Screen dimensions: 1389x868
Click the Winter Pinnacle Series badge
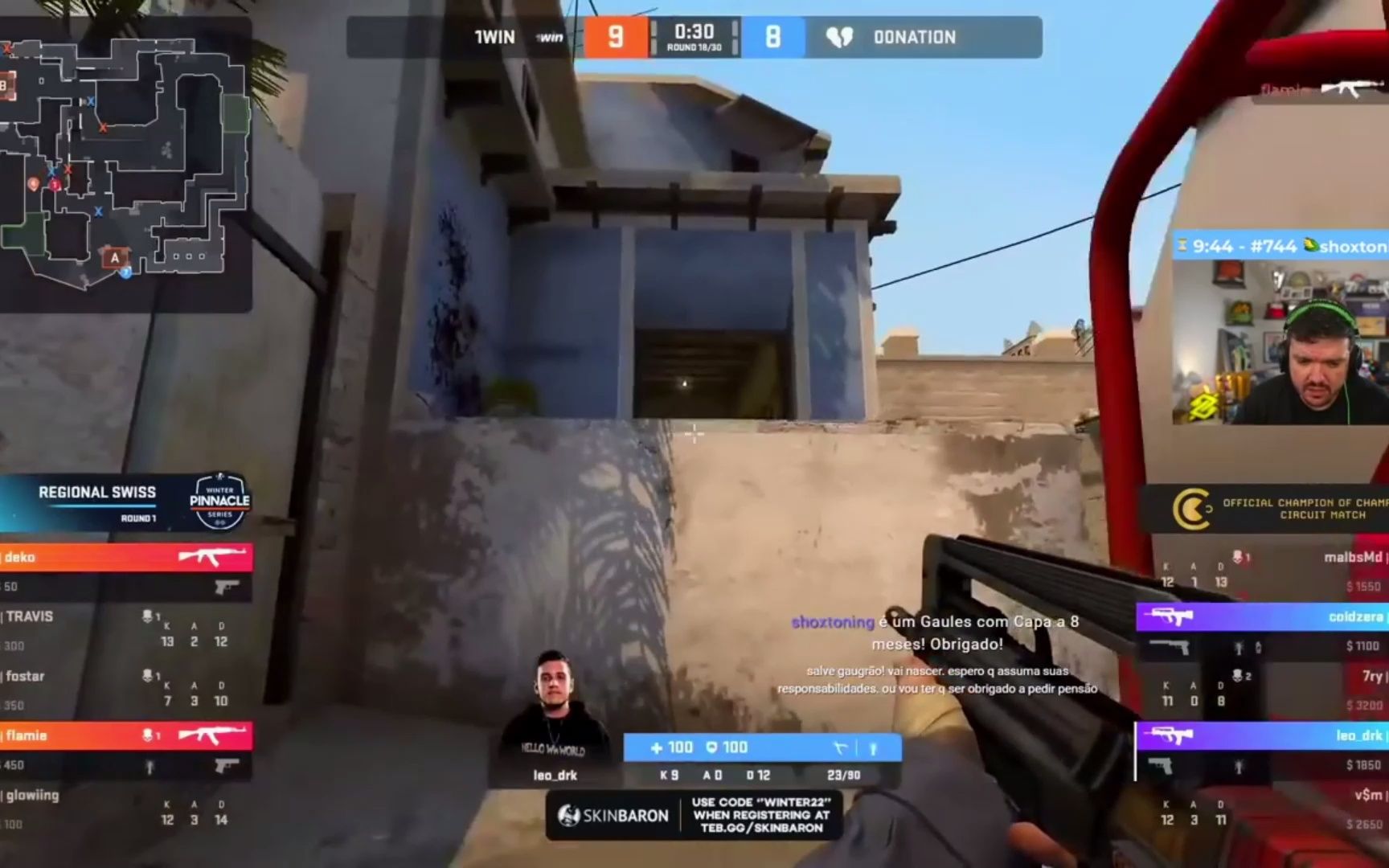click(218, 502)
